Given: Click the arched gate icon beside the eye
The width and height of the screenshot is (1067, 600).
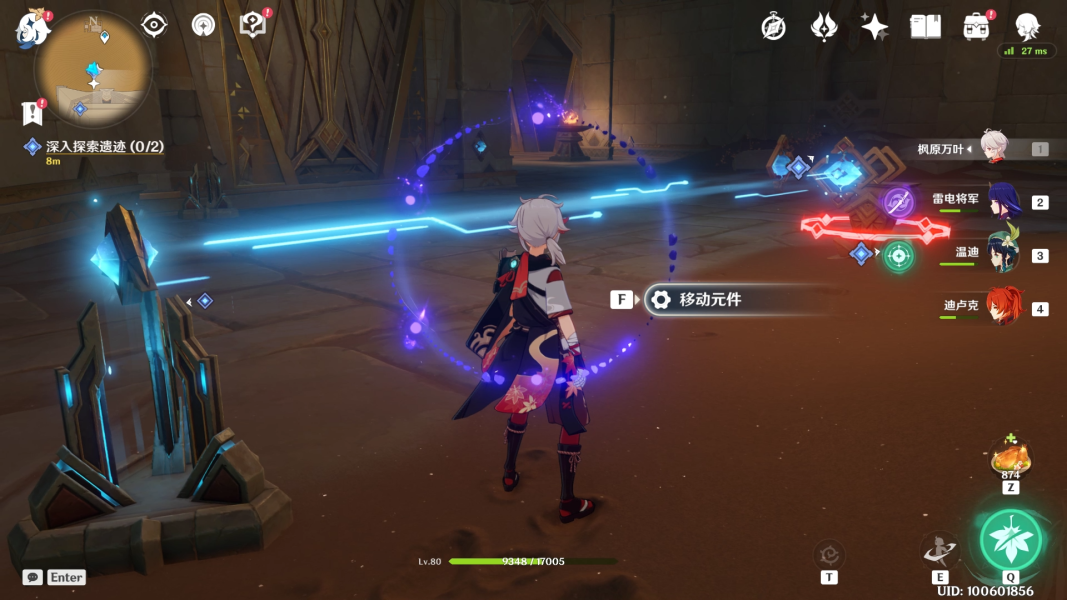Looking at the screenshot, I should 204,25.
